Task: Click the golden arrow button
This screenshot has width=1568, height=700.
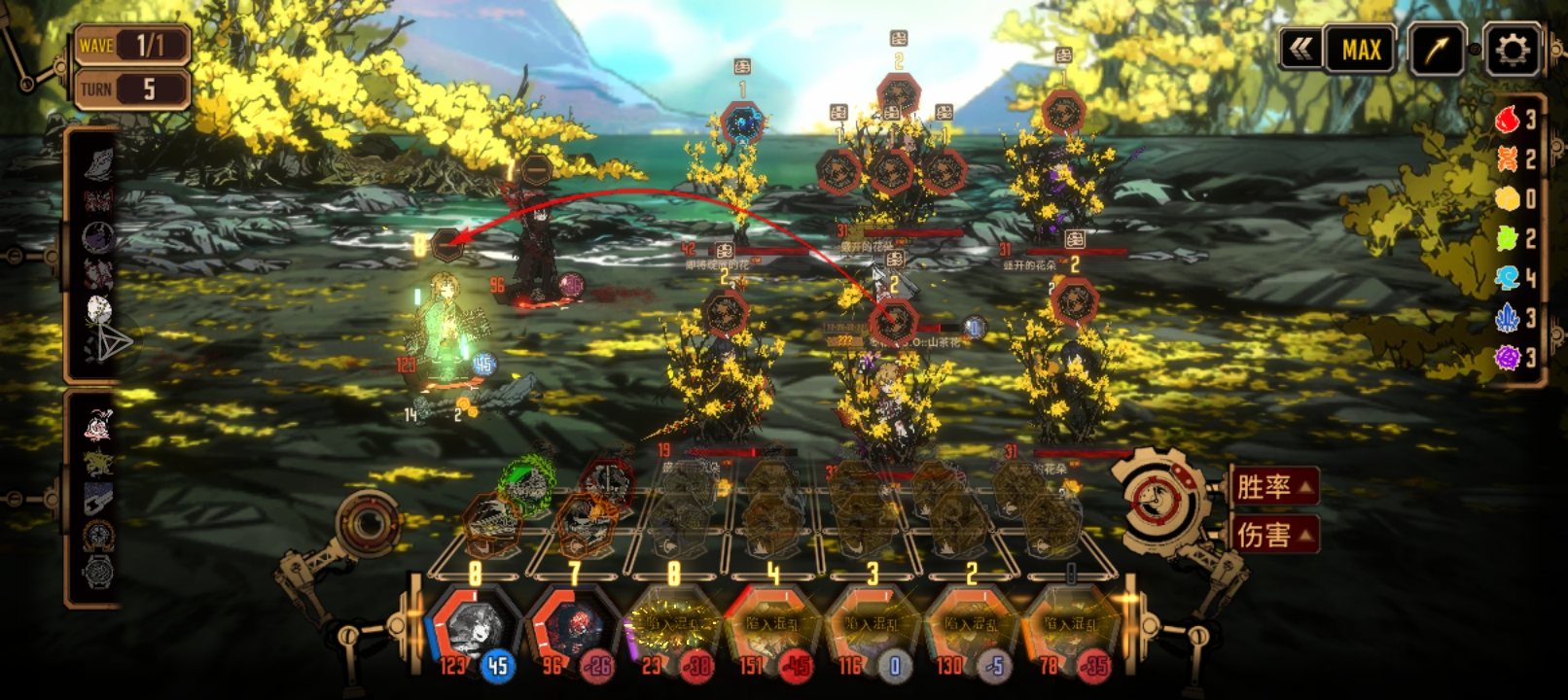Action: click(x=1436, y=50)
